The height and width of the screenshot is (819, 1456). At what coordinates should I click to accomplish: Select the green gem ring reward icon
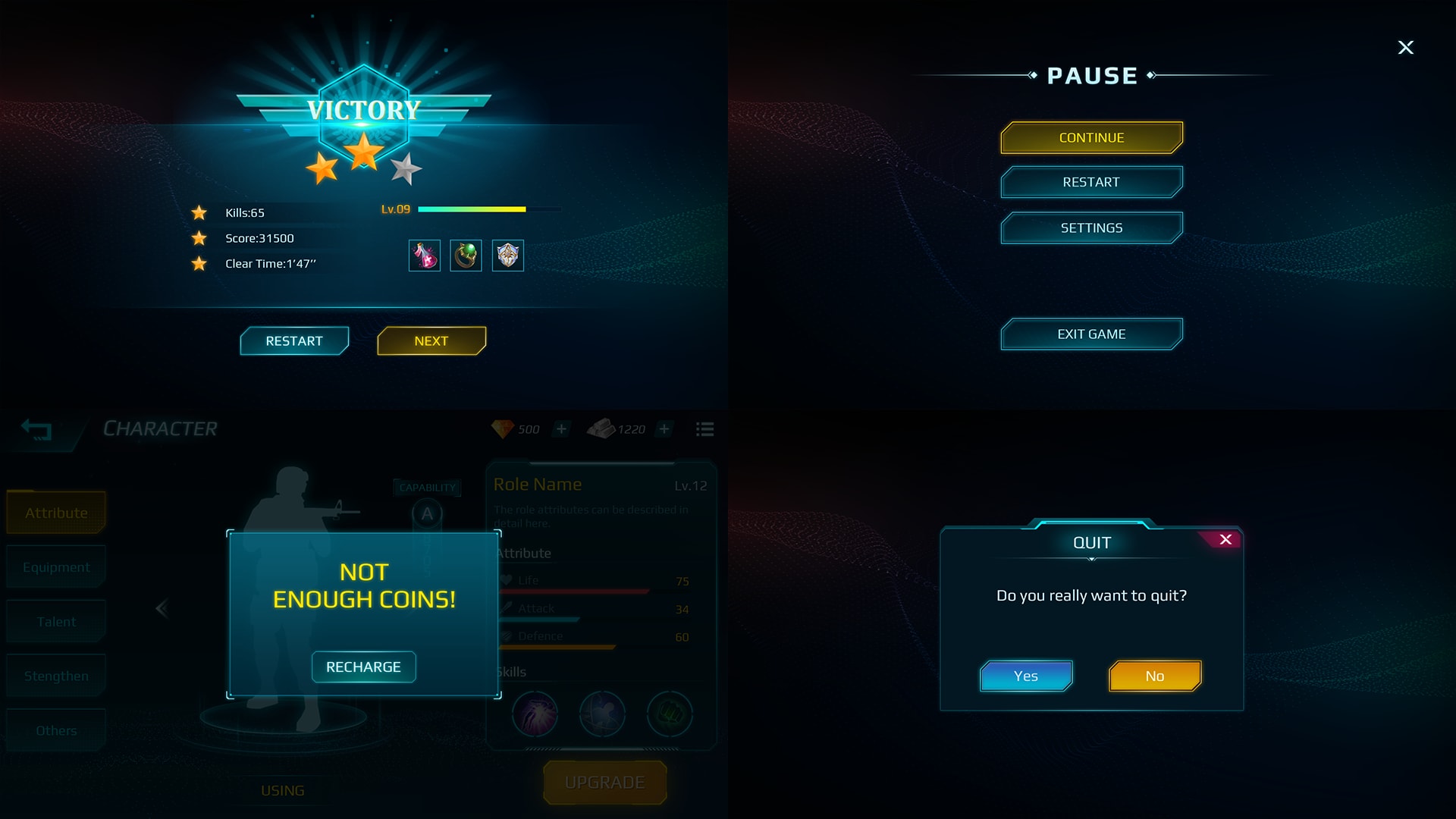(x=466, y=256)
